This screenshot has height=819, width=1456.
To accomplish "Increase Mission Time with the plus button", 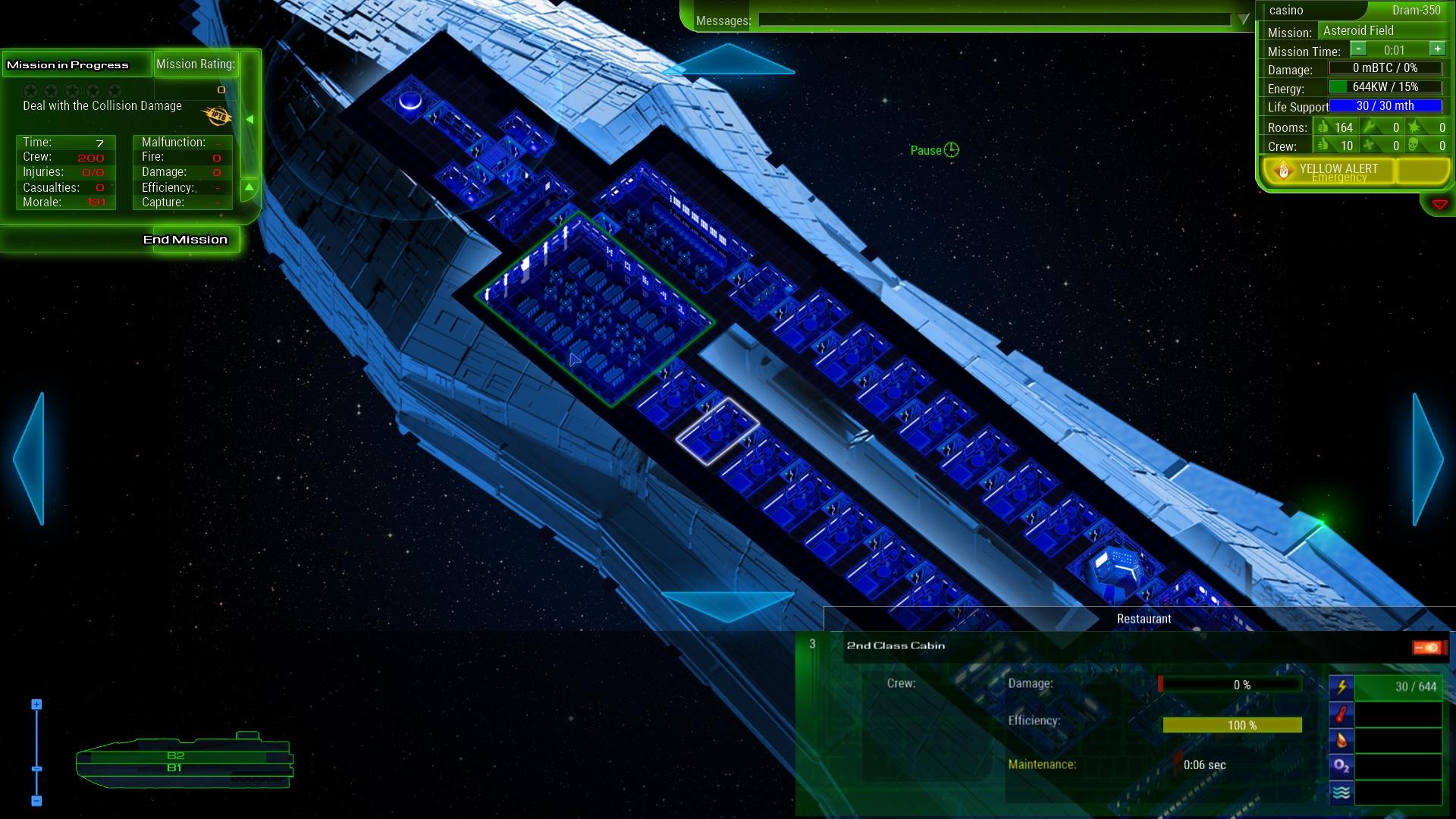I will [1437, 50].
